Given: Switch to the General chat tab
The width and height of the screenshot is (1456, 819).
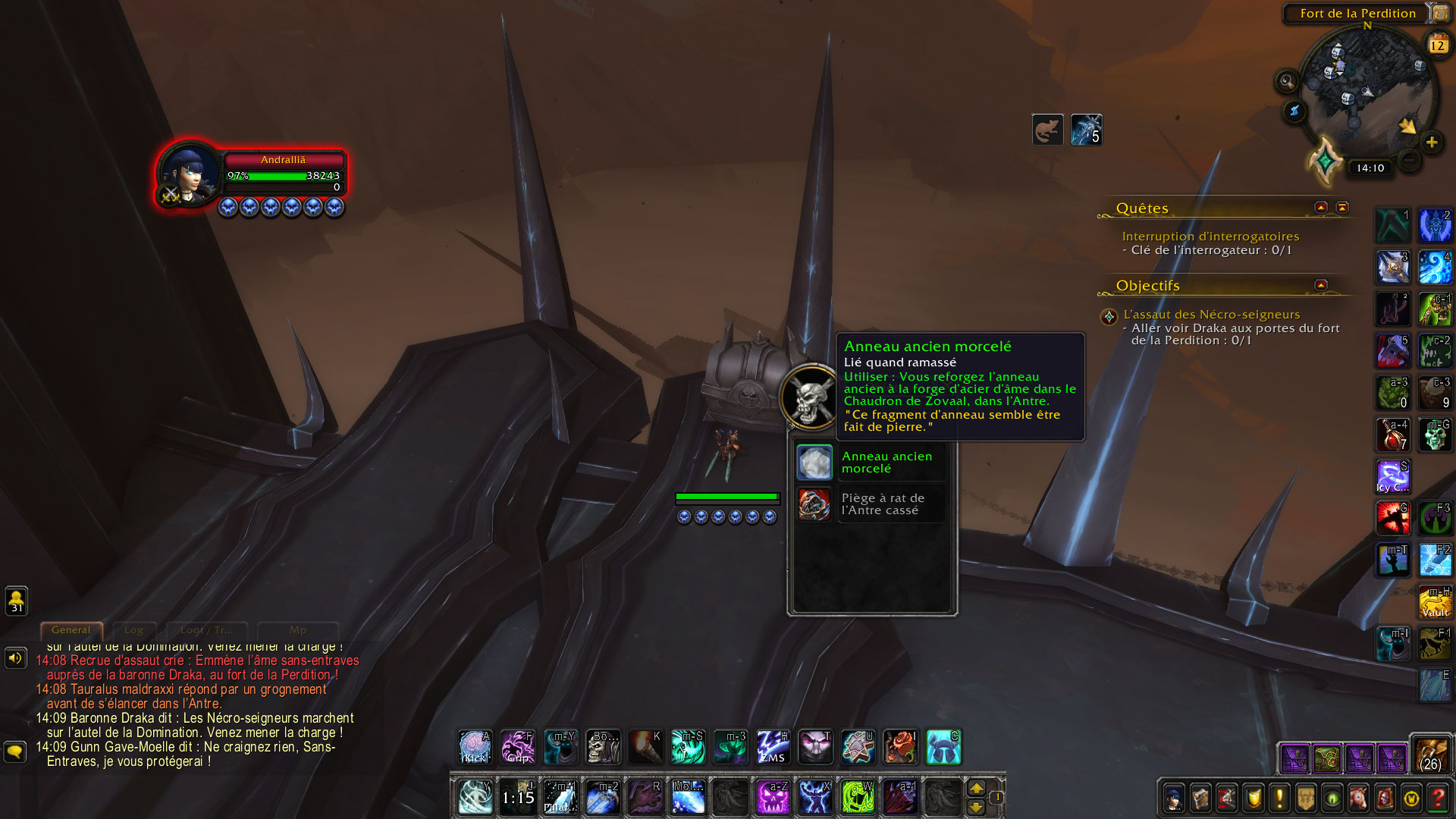Looking at the screenshot, I should point(71,630).
